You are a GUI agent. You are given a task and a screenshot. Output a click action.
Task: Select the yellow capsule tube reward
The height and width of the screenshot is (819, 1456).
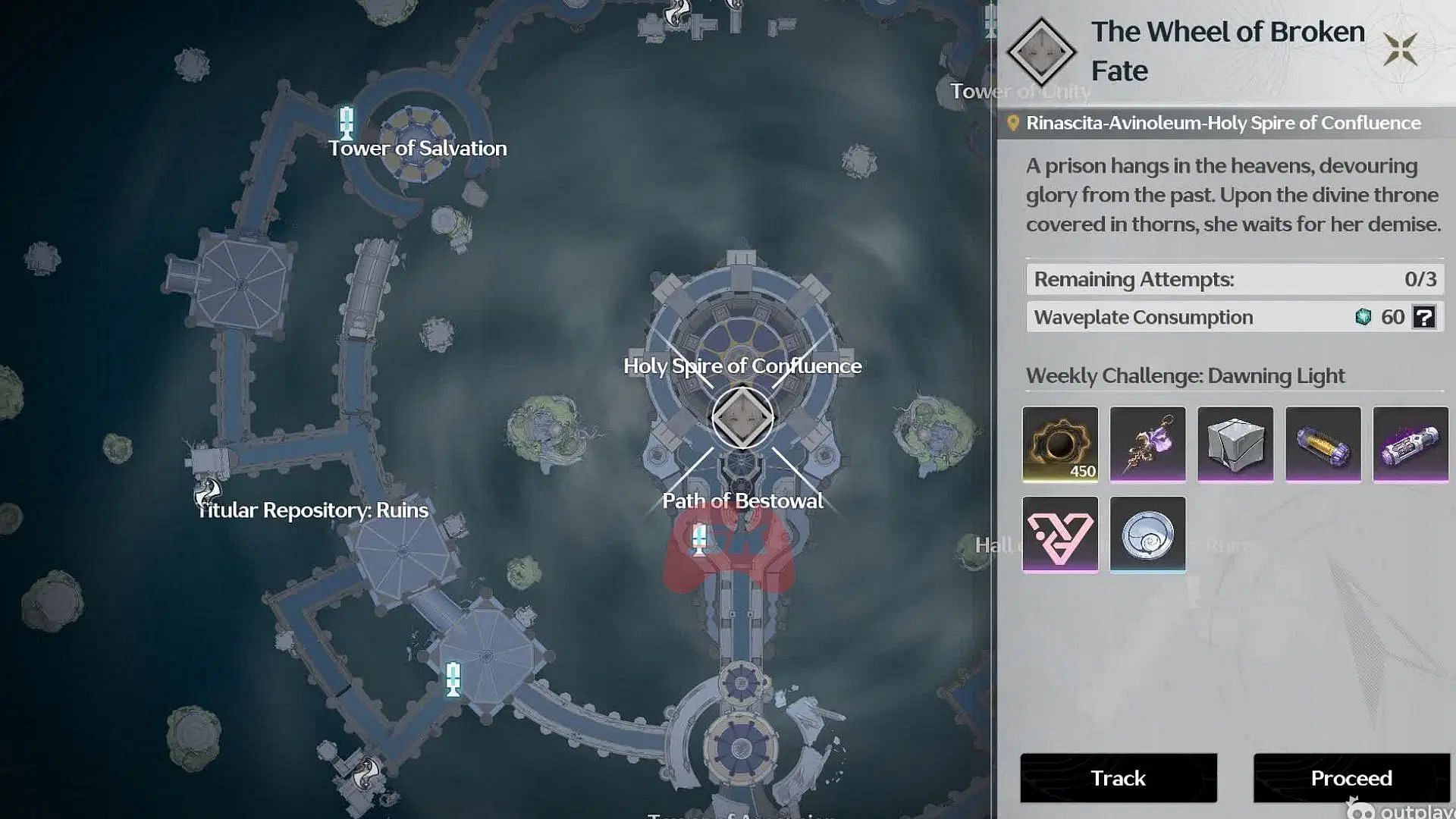pos(1323,444)
